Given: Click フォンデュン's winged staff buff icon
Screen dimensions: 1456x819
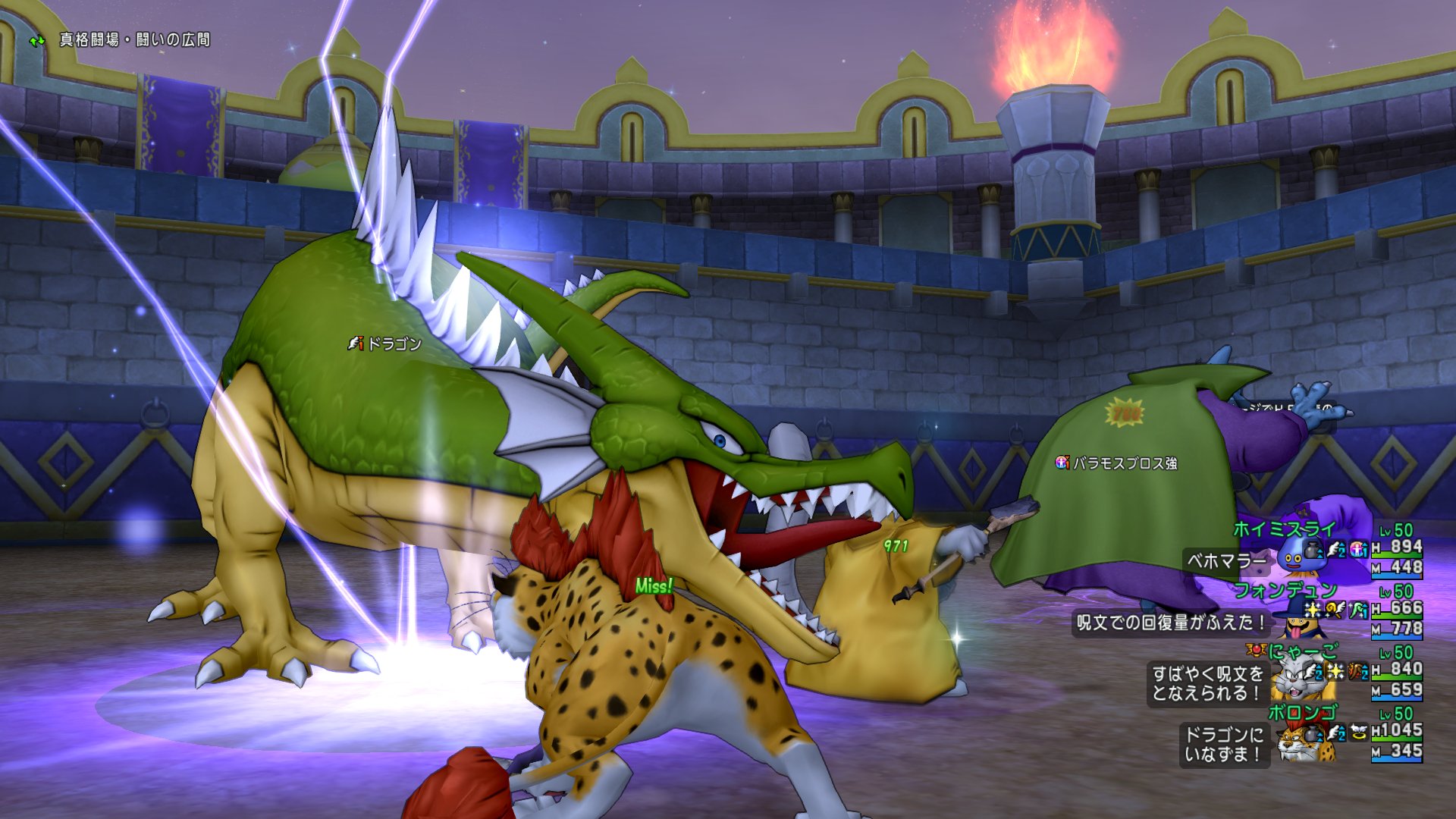Looking at the screenshot, I should (x=1335, y=609).
